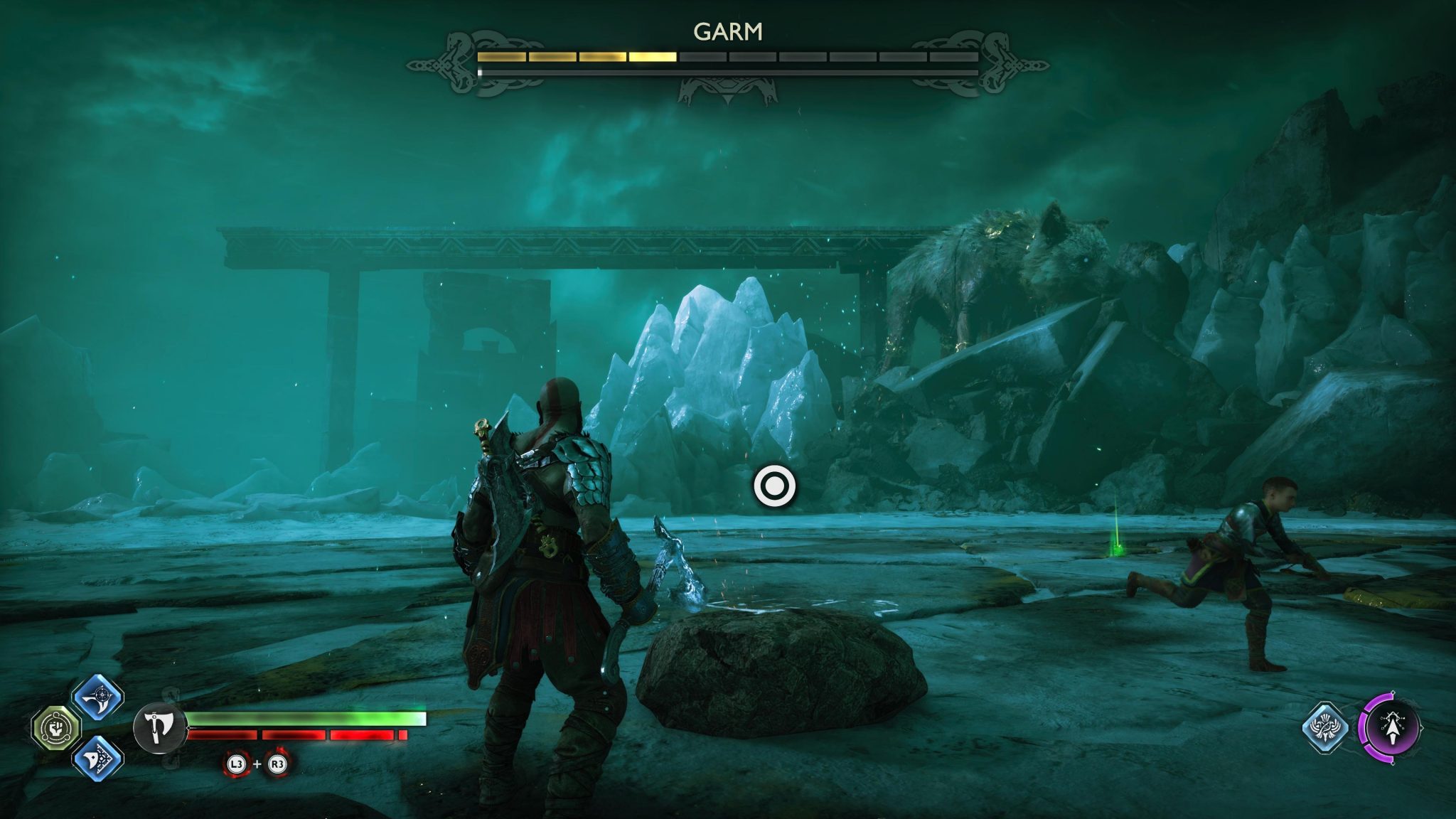Select the Leviathan Axe weapon icon
1456x819 pixels.
[x=159, y=729]
